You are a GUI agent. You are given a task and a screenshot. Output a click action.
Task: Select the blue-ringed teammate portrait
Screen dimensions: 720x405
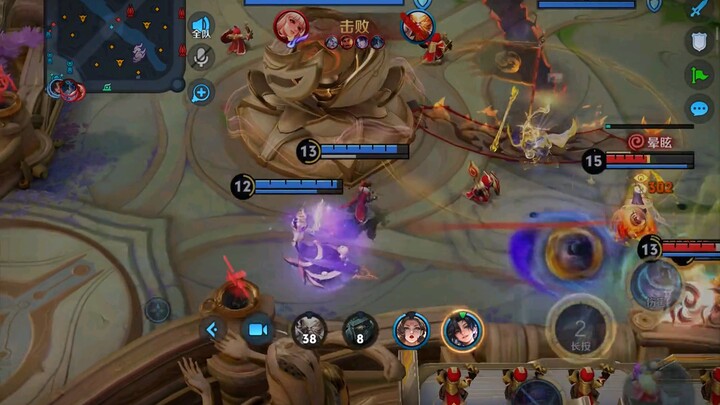(x=411, y=329)
